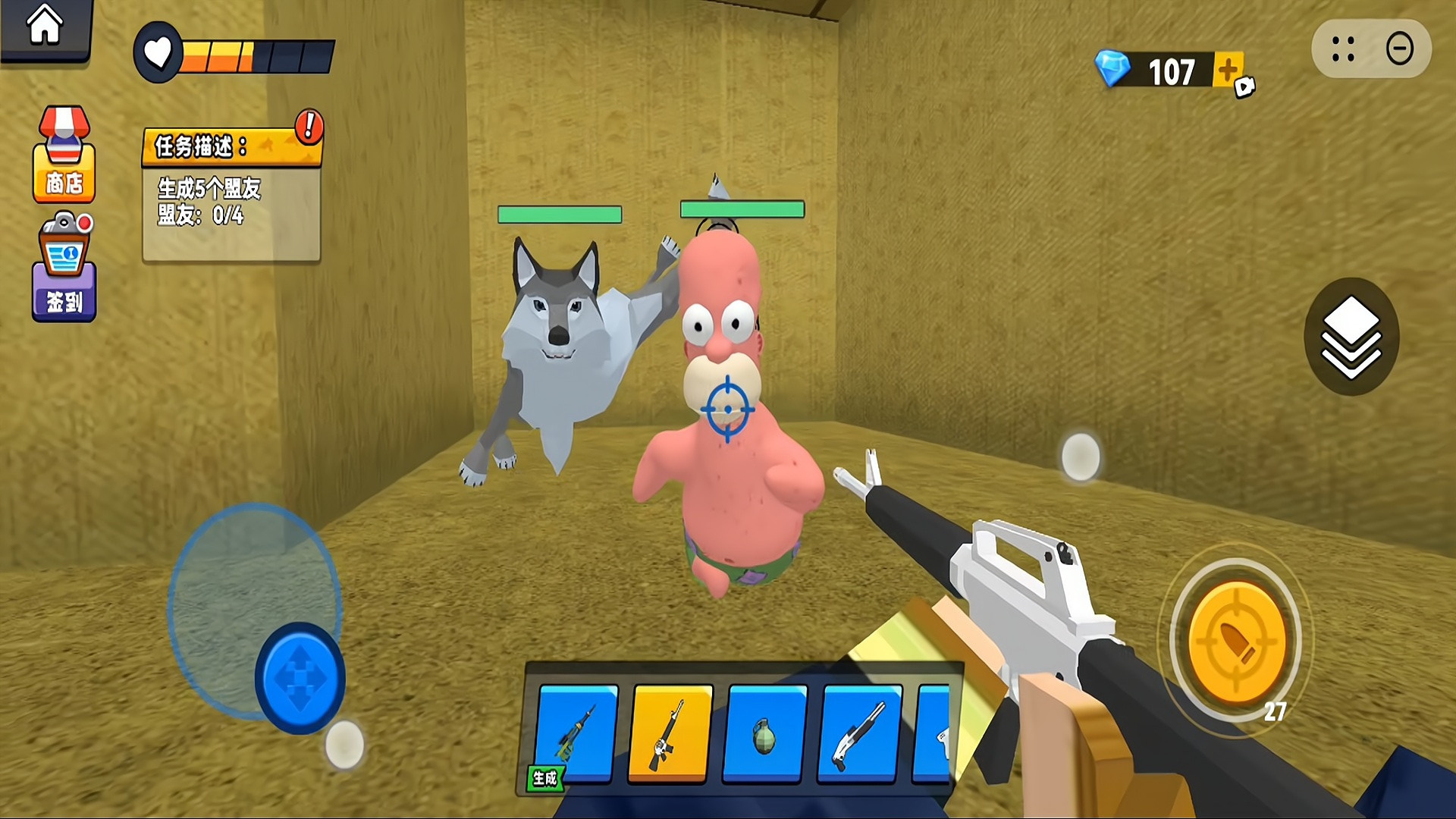Close the mini program with the circle button
This screenshot has height=819, width=1456.
pos(1399,49)
